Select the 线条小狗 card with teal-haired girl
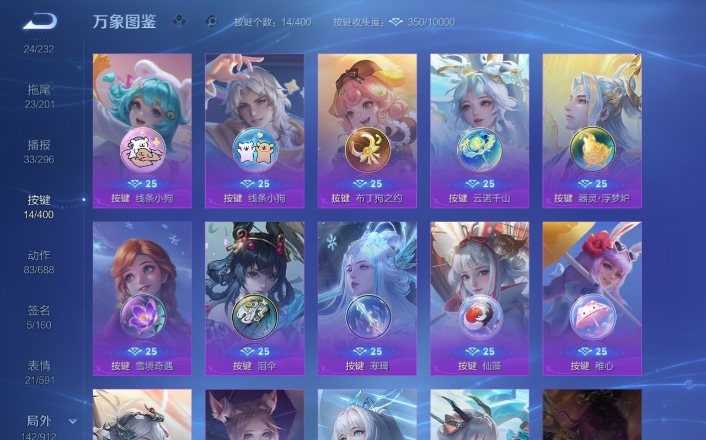The height and width of the screenshot is (440, 706). click(x=142, y=130)
